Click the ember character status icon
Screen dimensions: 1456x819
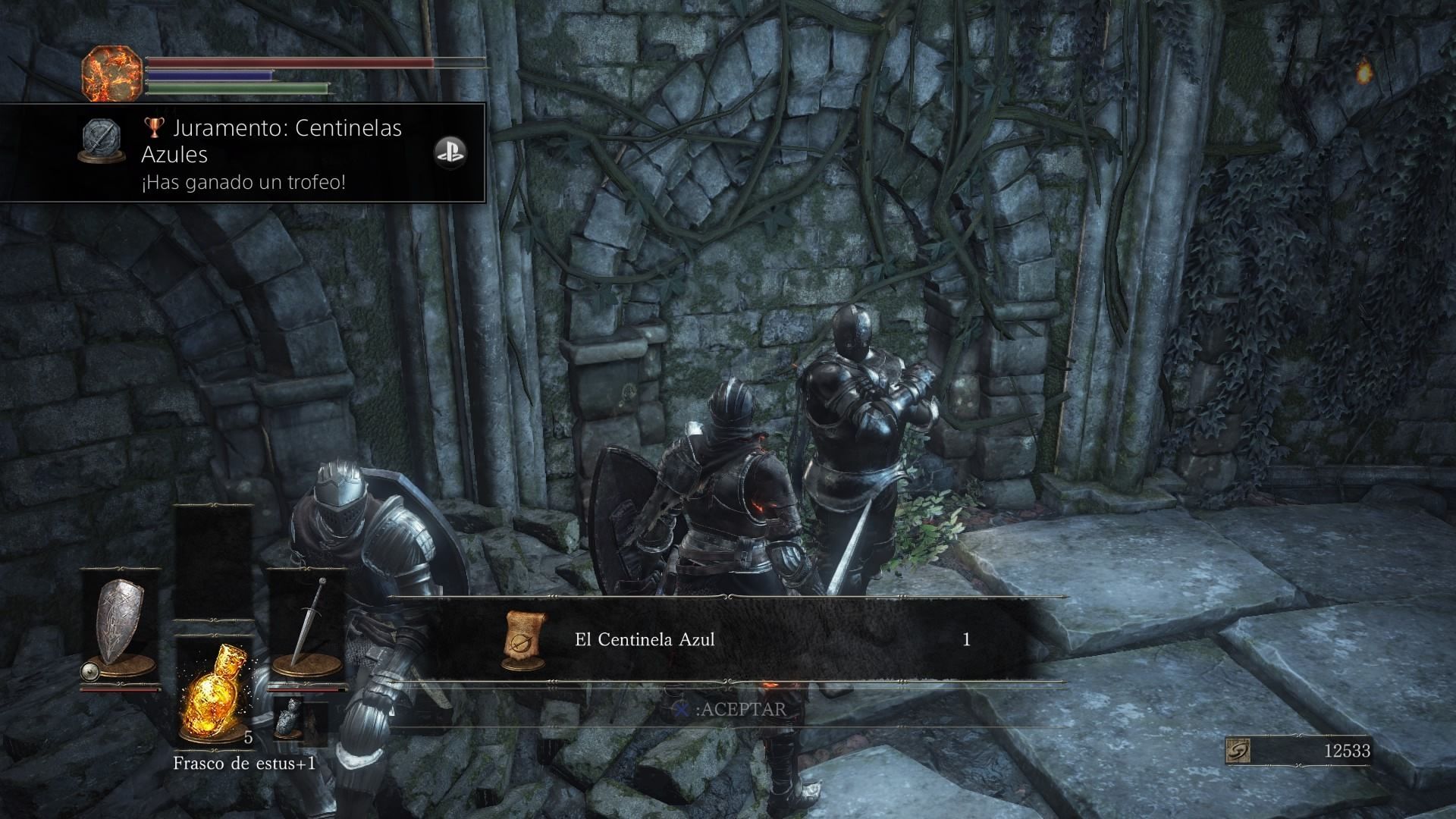click(x=112, y=74)
